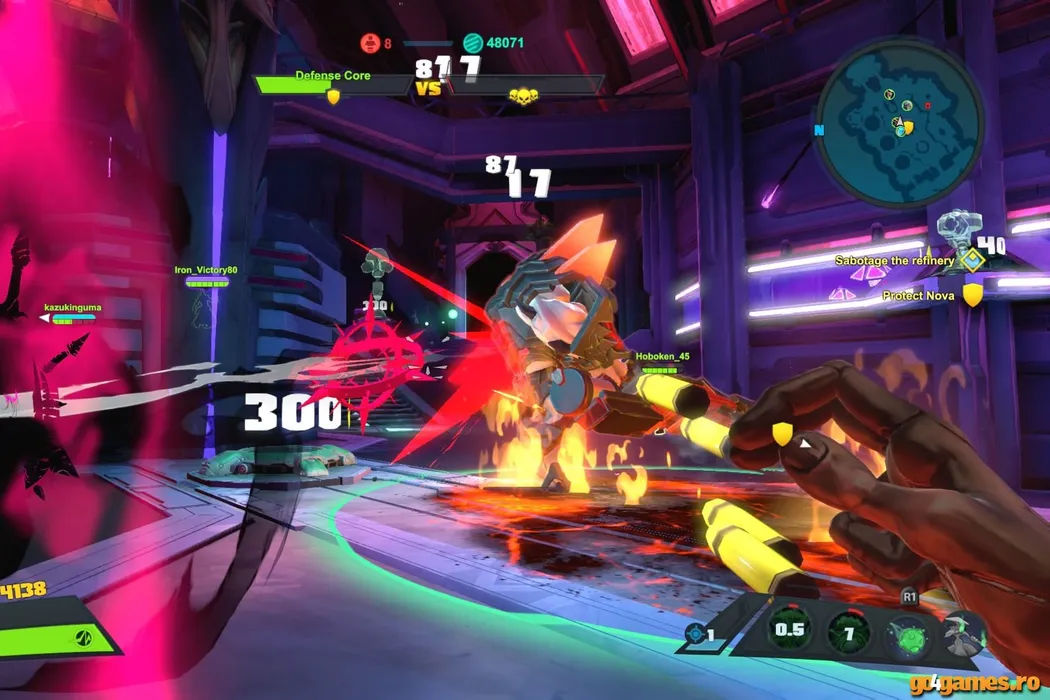Select the Protect Nova shield objective
This screenshot has height=700, width=1050.
tap(972, 296)
